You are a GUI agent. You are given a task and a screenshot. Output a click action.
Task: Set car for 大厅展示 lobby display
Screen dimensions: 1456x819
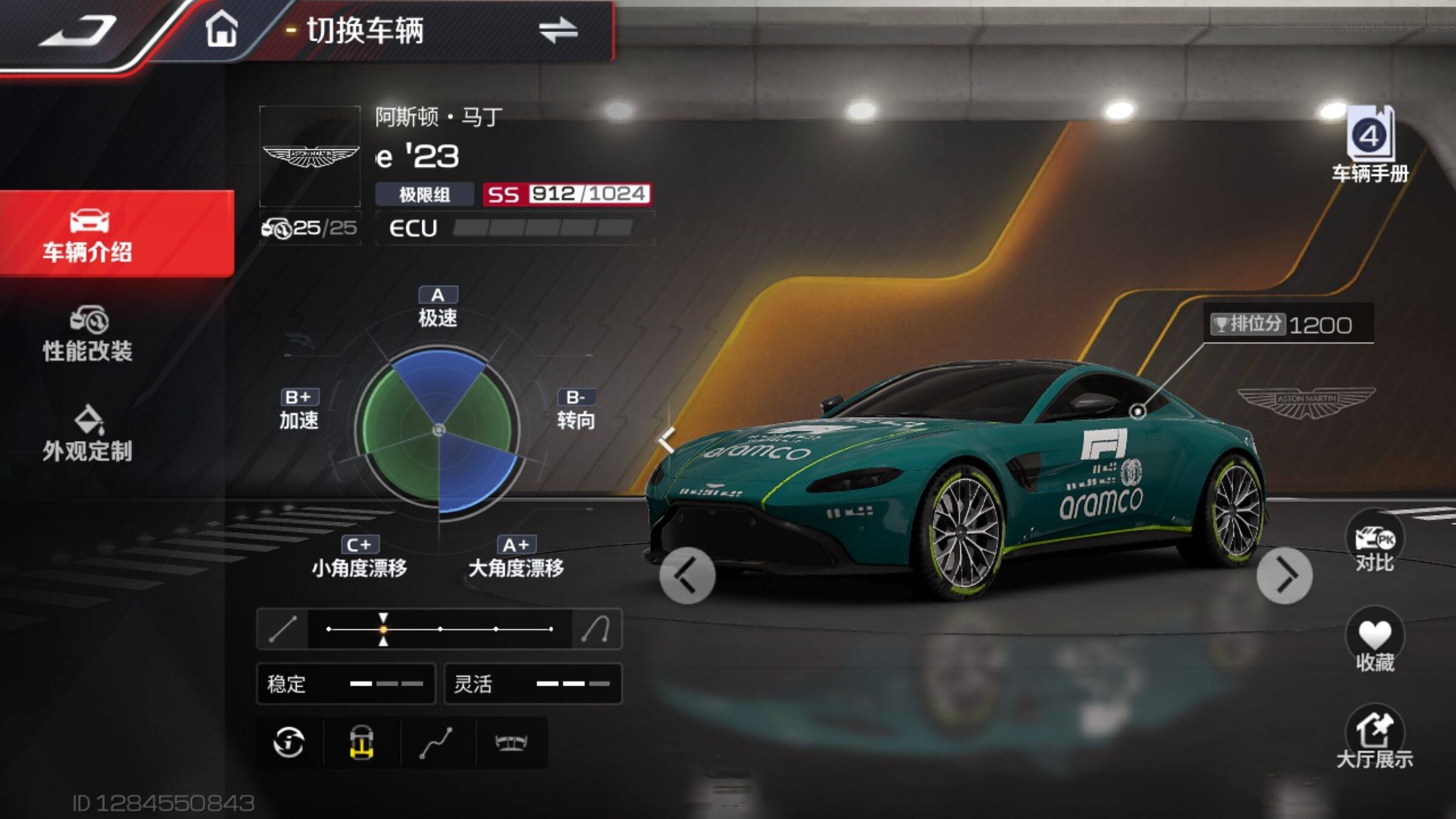(1375, 738)
